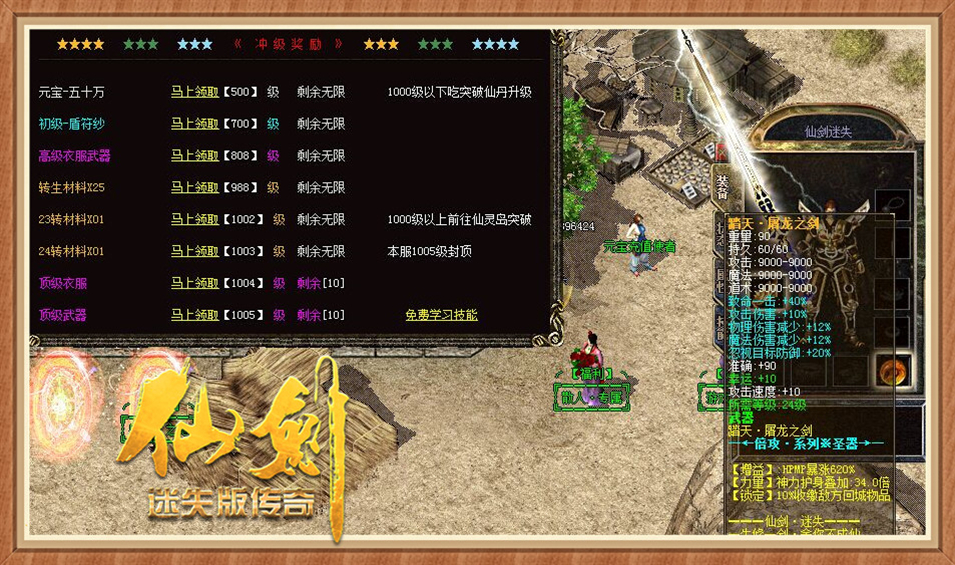The width and height of the screenshot is (955, 565).
Task: Claim the level 808 高级衣服武器 reward
Action: click(194, 156)
